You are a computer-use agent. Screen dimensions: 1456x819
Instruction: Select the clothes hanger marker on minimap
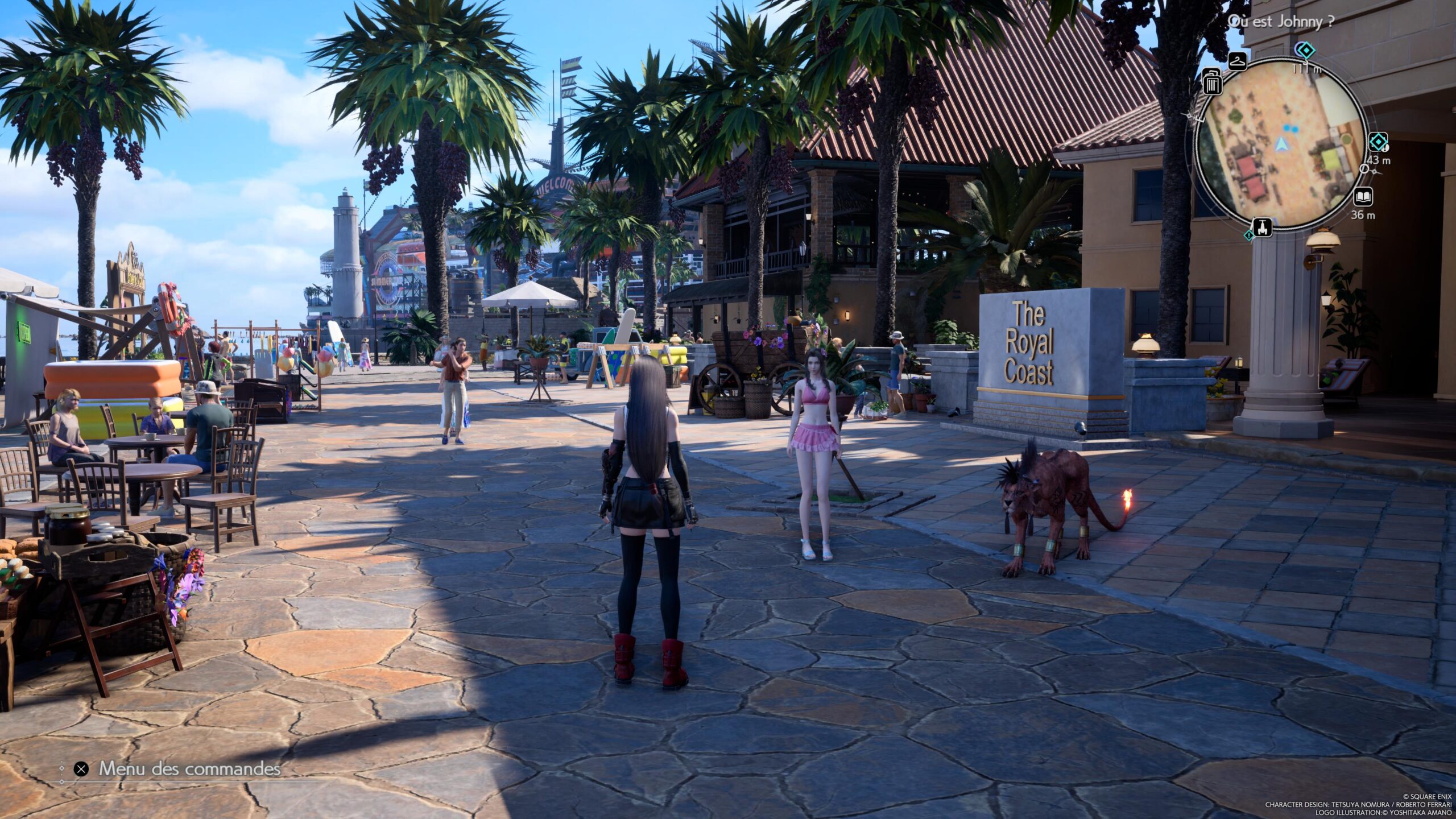pos(1237,60)
